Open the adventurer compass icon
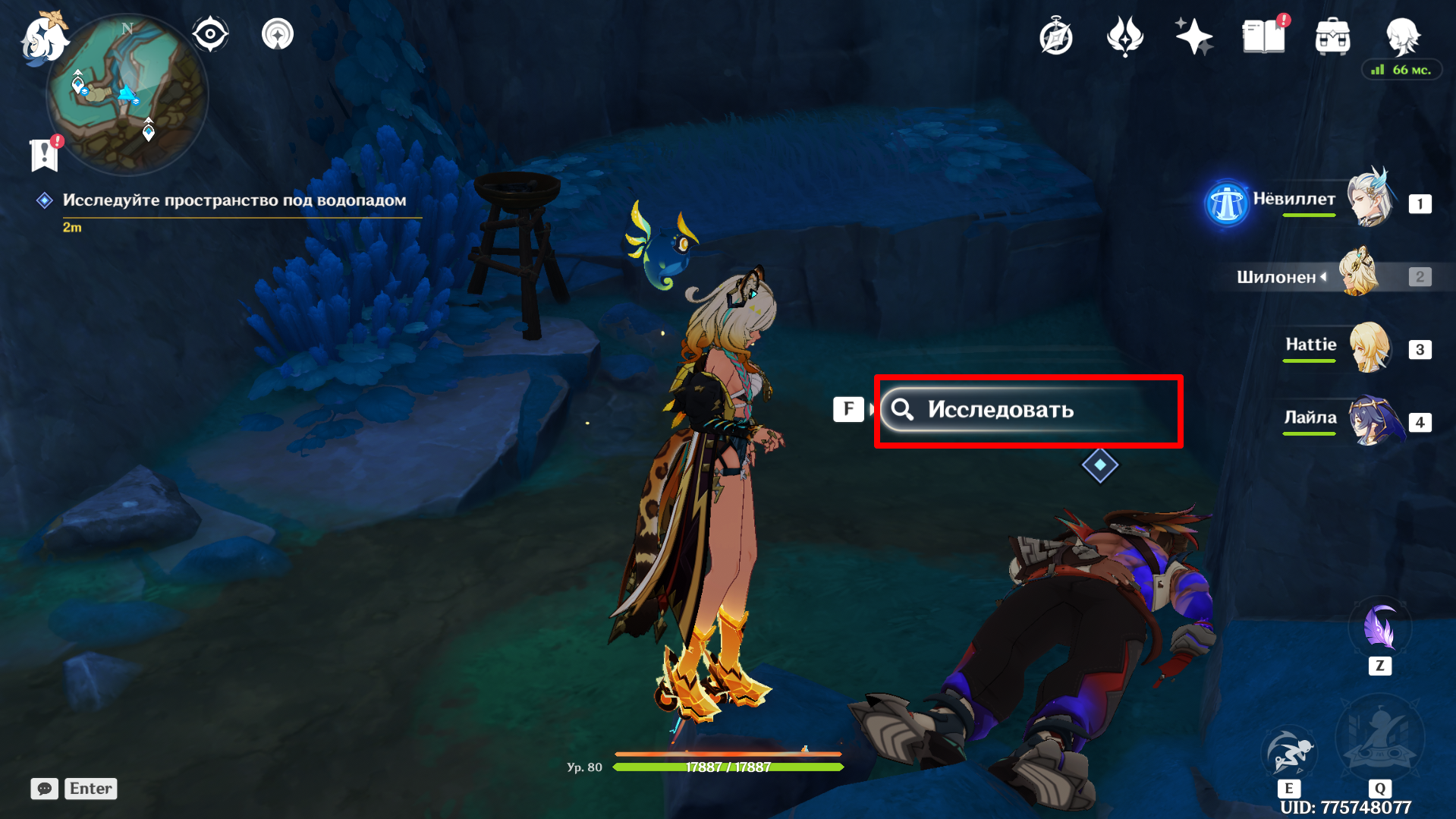Image resolution: width=1456 pixels, height=819 pixels. pyautogui.click(x=1055, y=37)
